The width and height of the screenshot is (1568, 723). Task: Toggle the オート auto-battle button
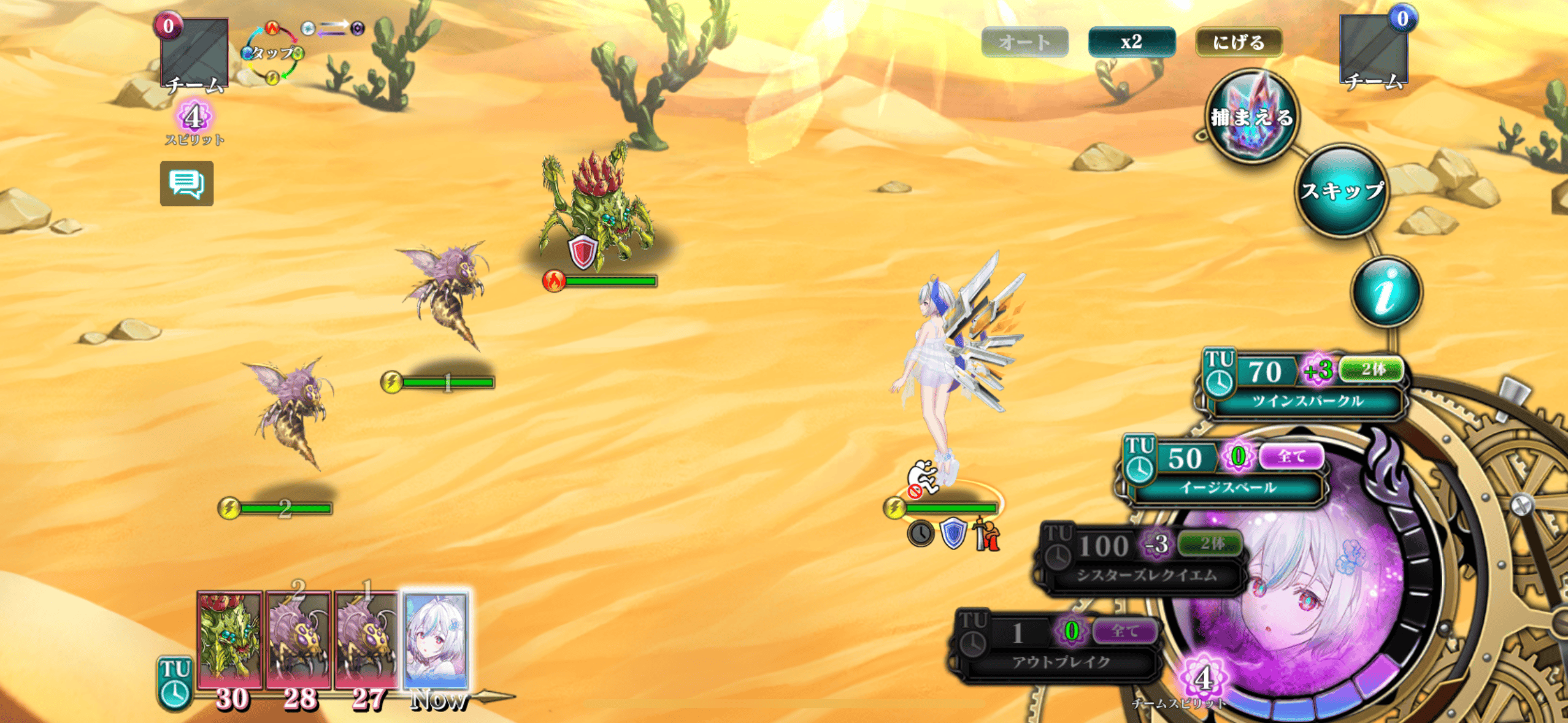coord(1024,42)
